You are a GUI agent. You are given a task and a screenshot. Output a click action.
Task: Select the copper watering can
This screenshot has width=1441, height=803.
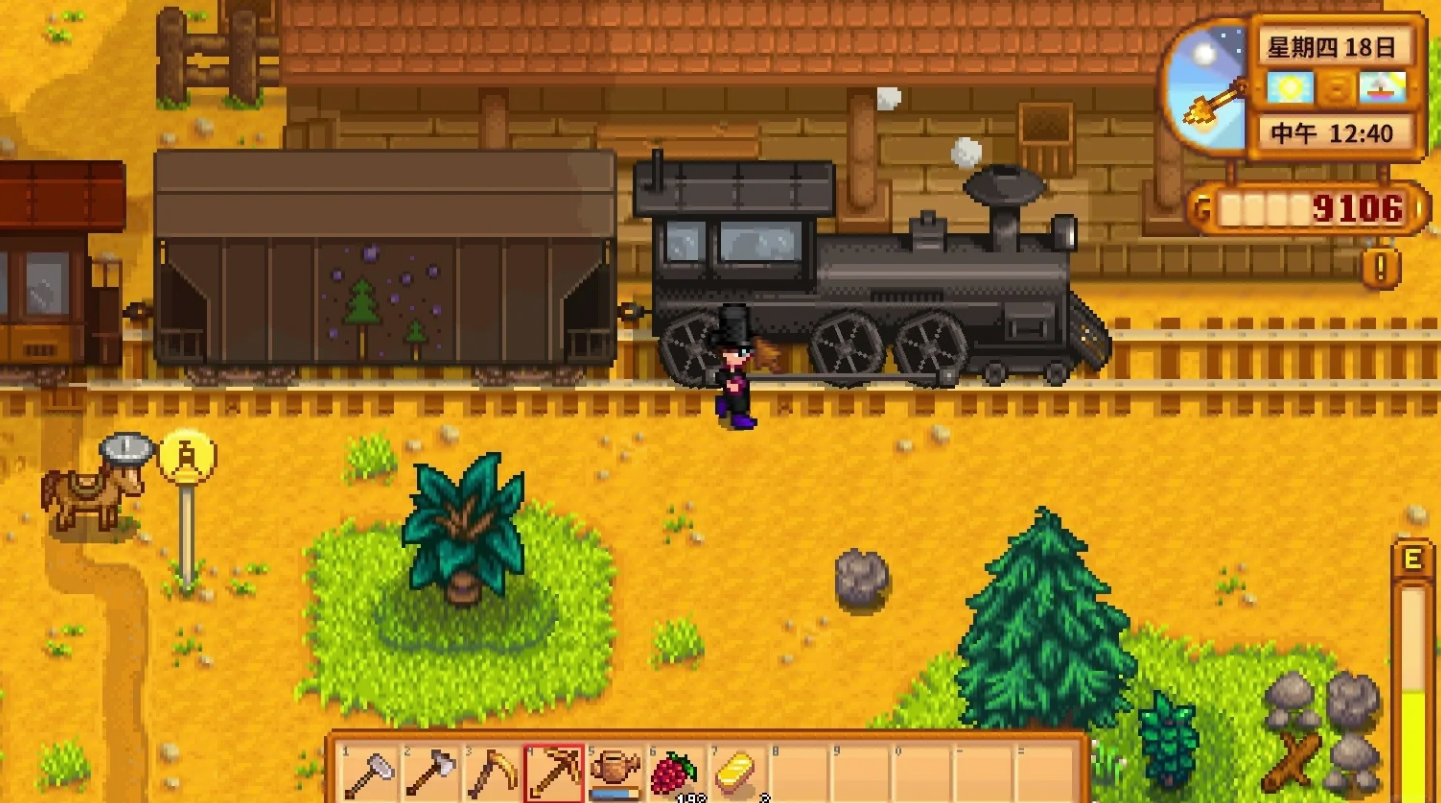click(614, 772)
